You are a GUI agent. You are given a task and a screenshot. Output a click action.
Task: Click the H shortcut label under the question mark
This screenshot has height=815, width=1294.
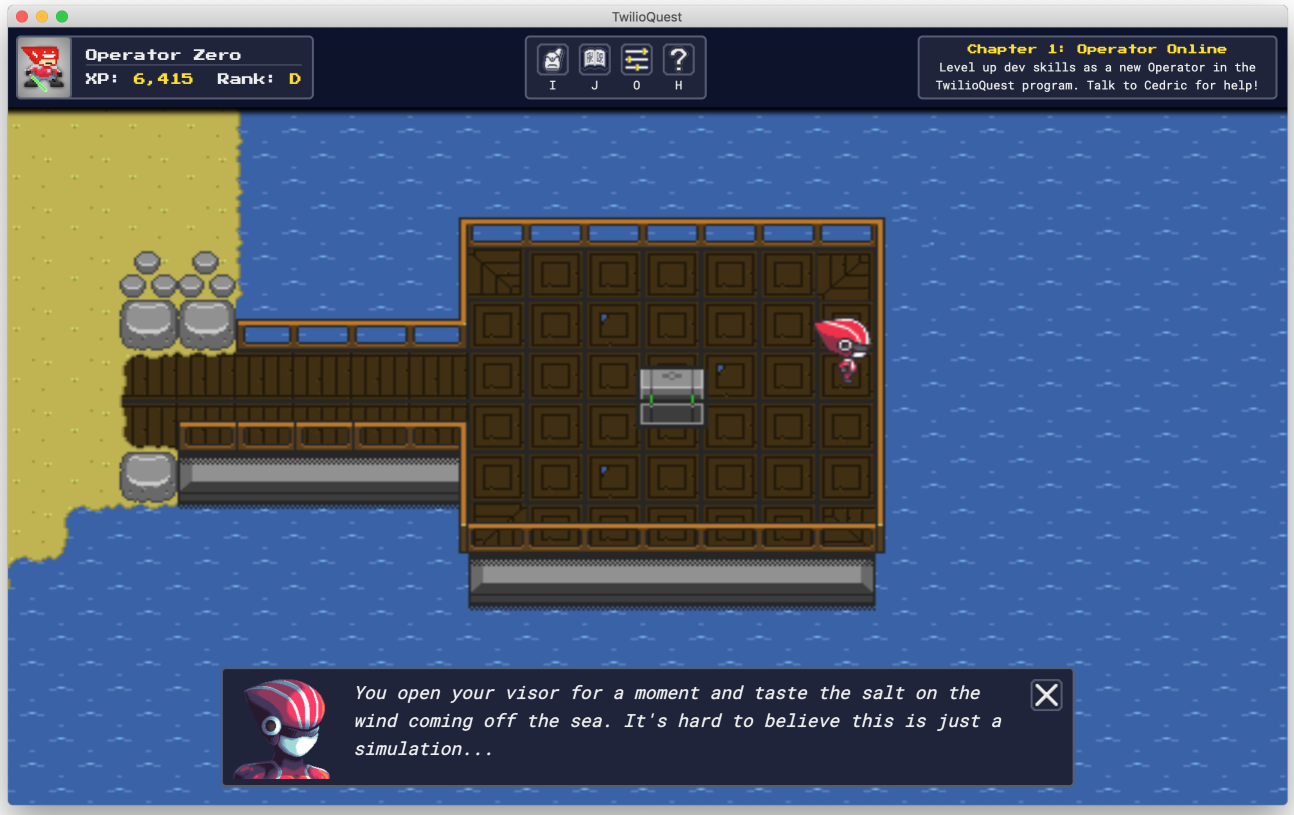[x=678, y=86]
